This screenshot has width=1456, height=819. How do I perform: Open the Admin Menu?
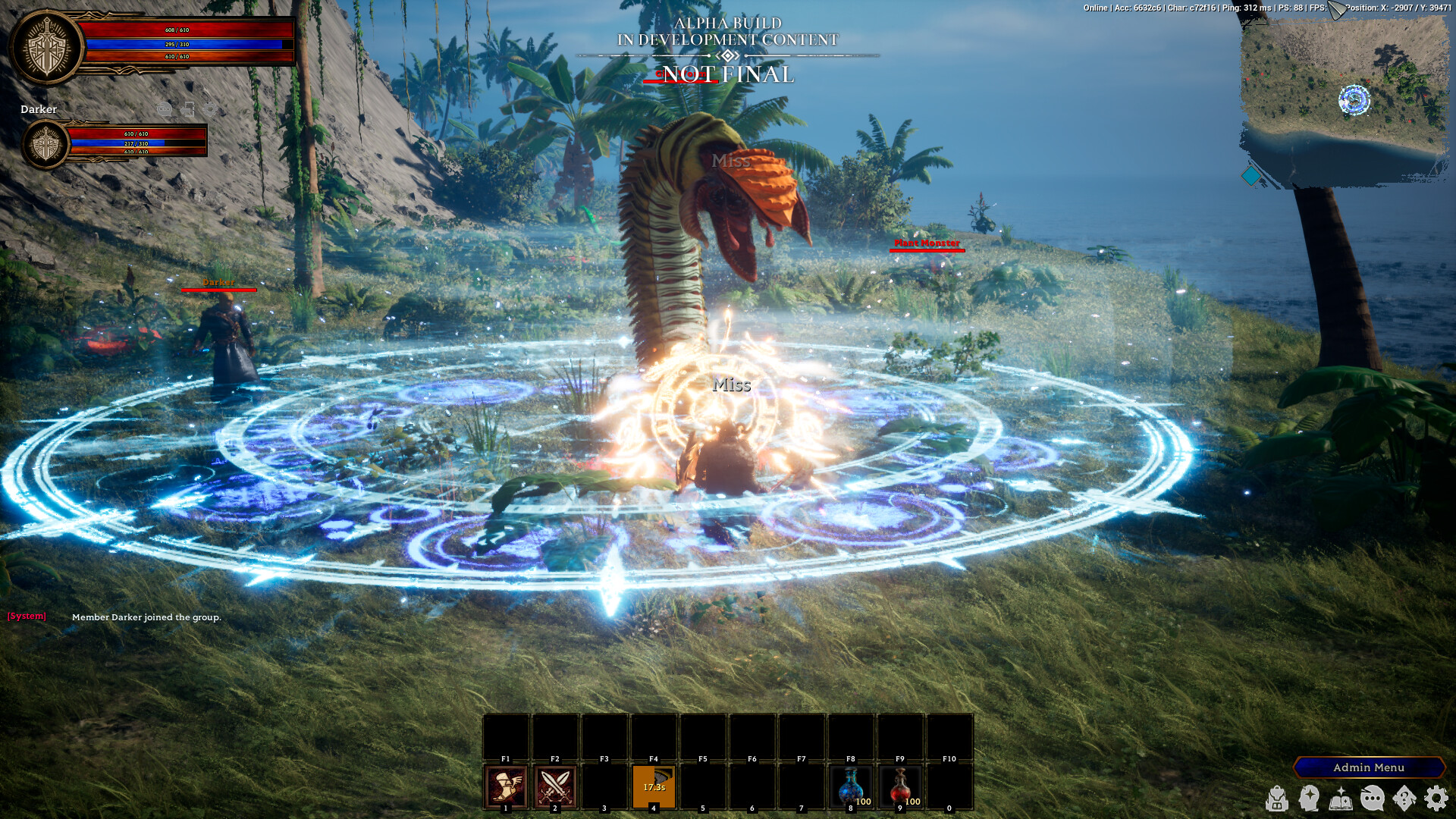[1370, 767]
